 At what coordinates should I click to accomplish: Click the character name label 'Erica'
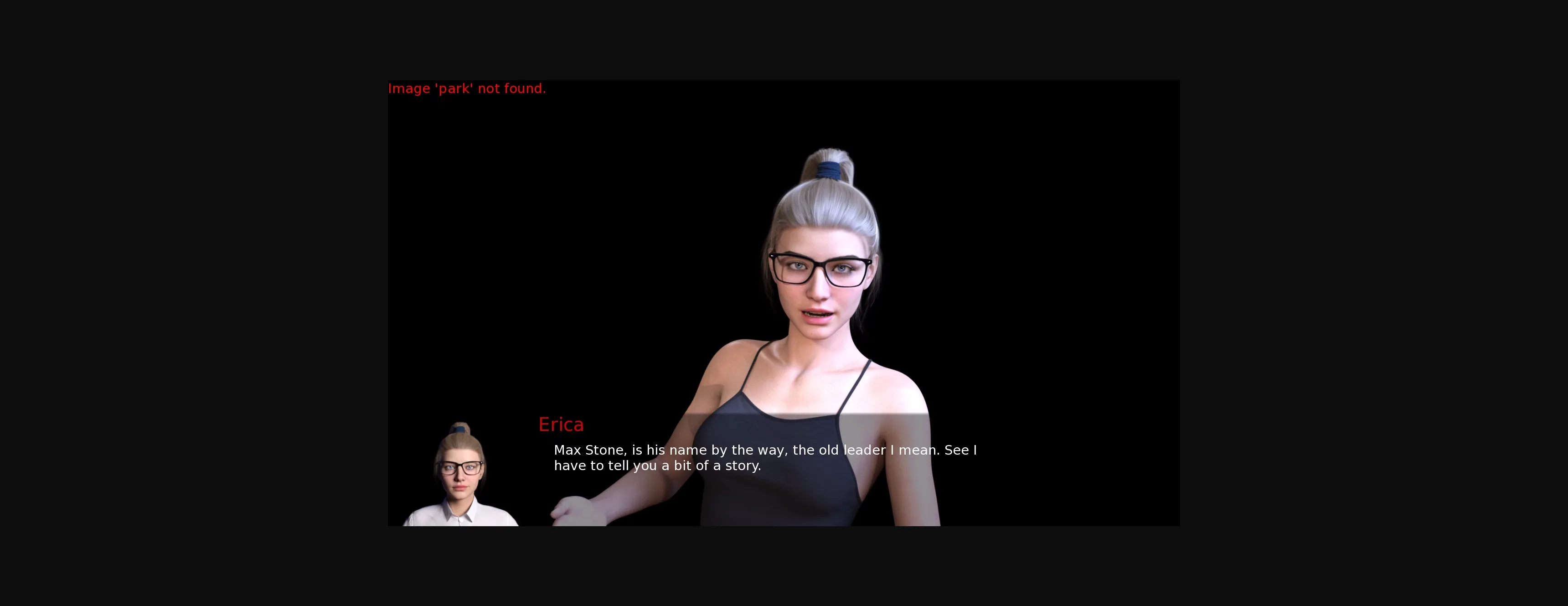click(x=561, y=424)
